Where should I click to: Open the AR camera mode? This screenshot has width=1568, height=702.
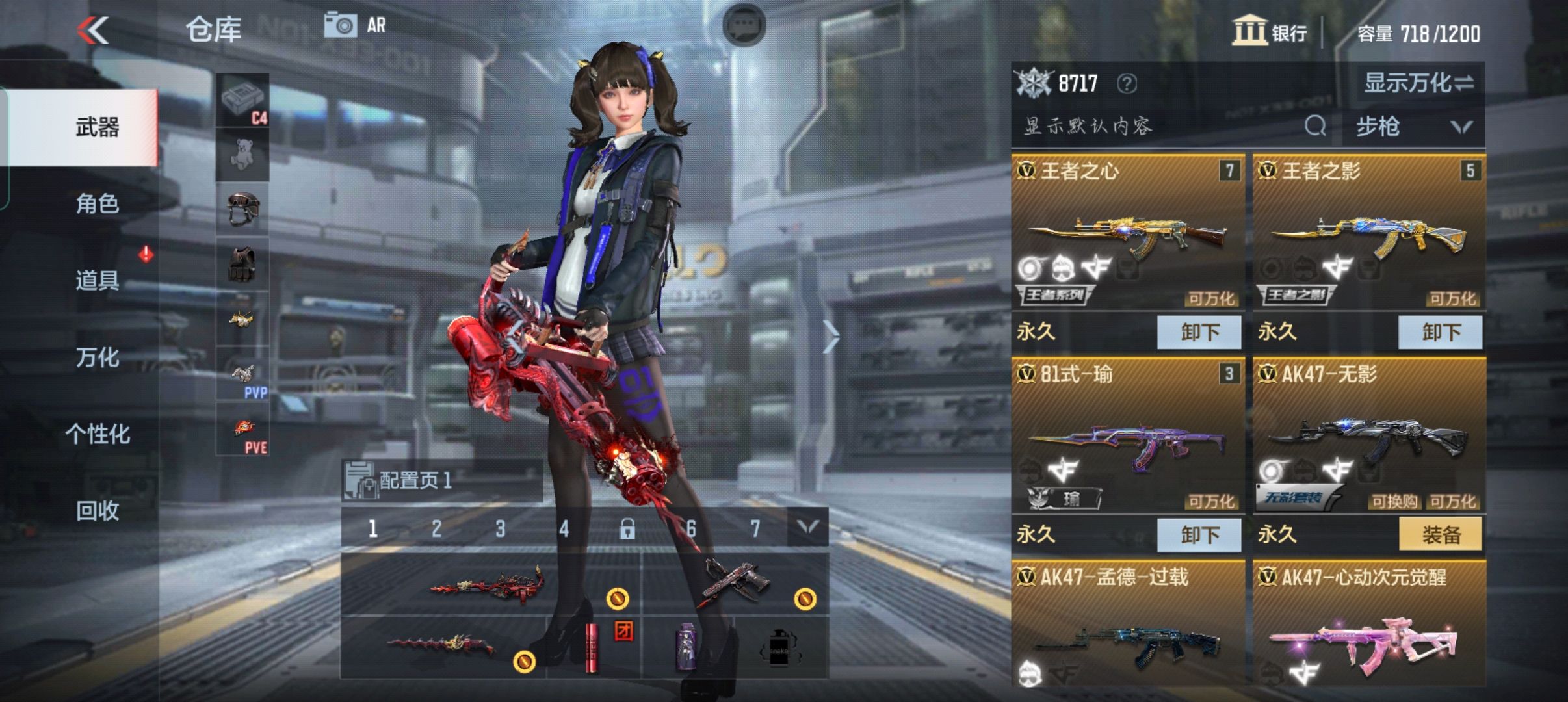355,26
